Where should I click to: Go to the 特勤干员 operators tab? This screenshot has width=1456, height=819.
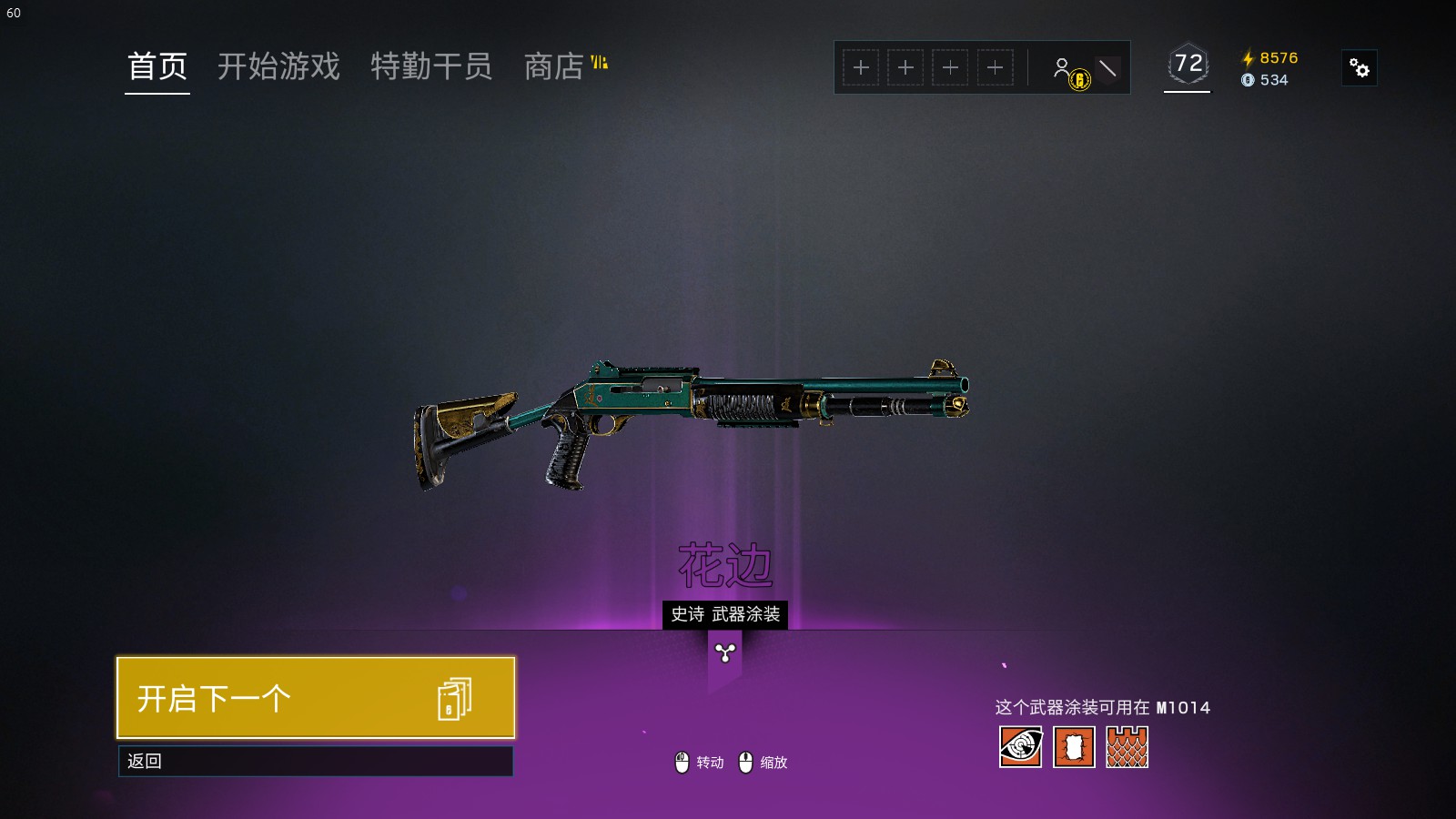[431, 66]
